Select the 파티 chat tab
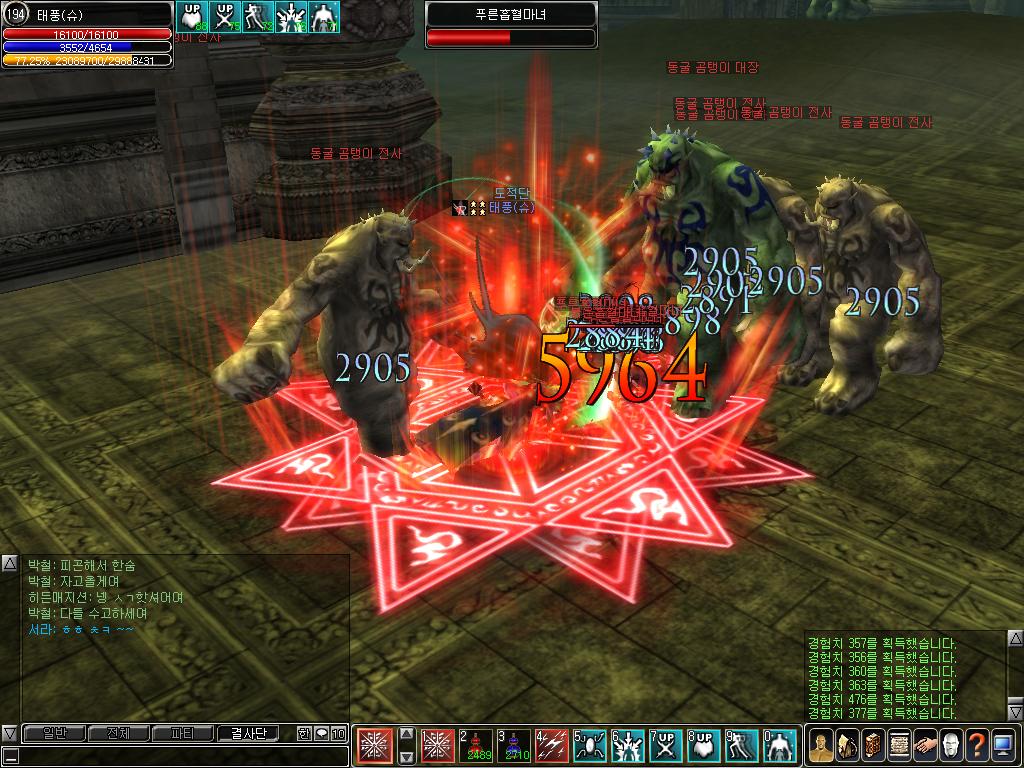The image size is (1024, 768). pos(183,734)
